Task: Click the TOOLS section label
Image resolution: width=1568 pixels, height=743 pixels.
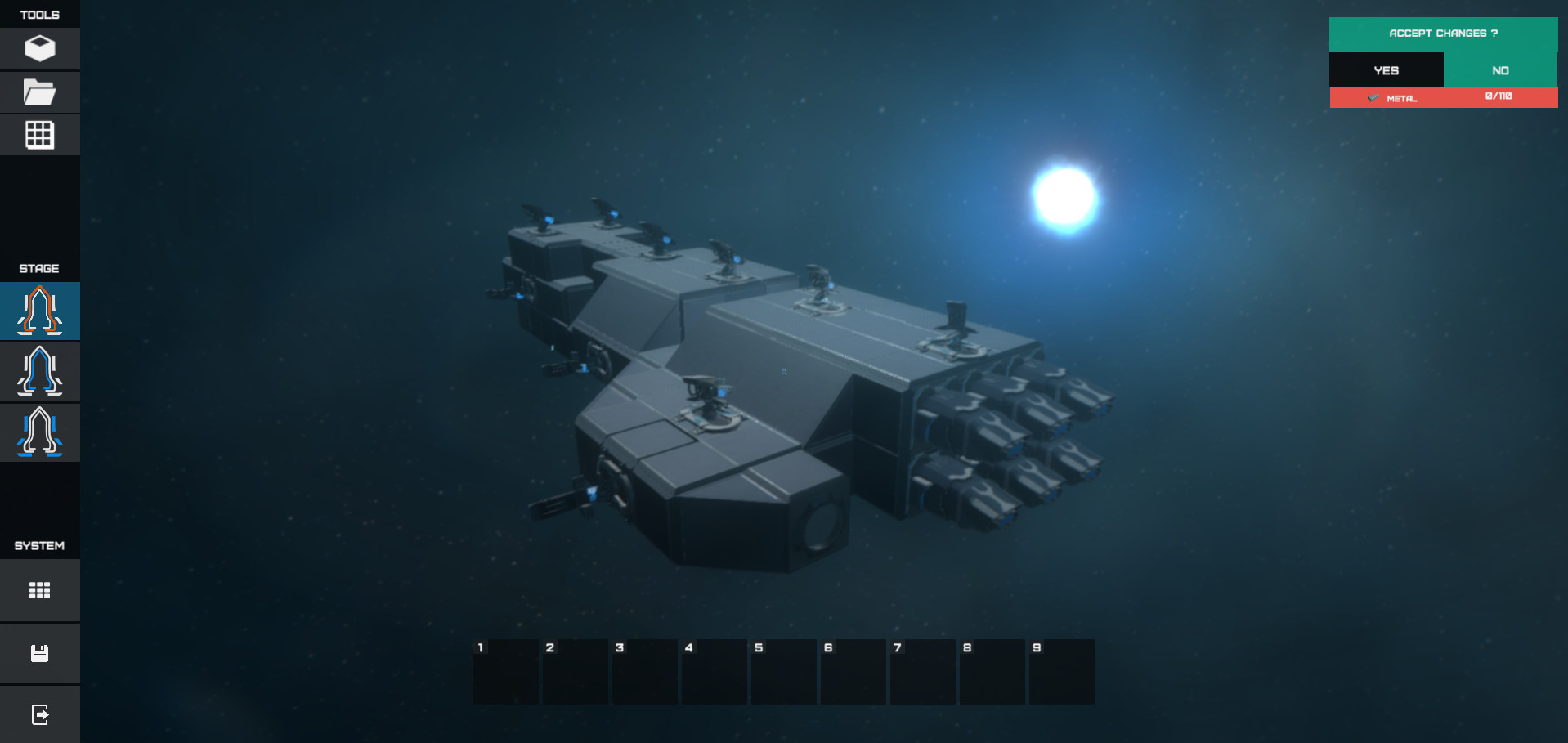Action: point(38,14)
